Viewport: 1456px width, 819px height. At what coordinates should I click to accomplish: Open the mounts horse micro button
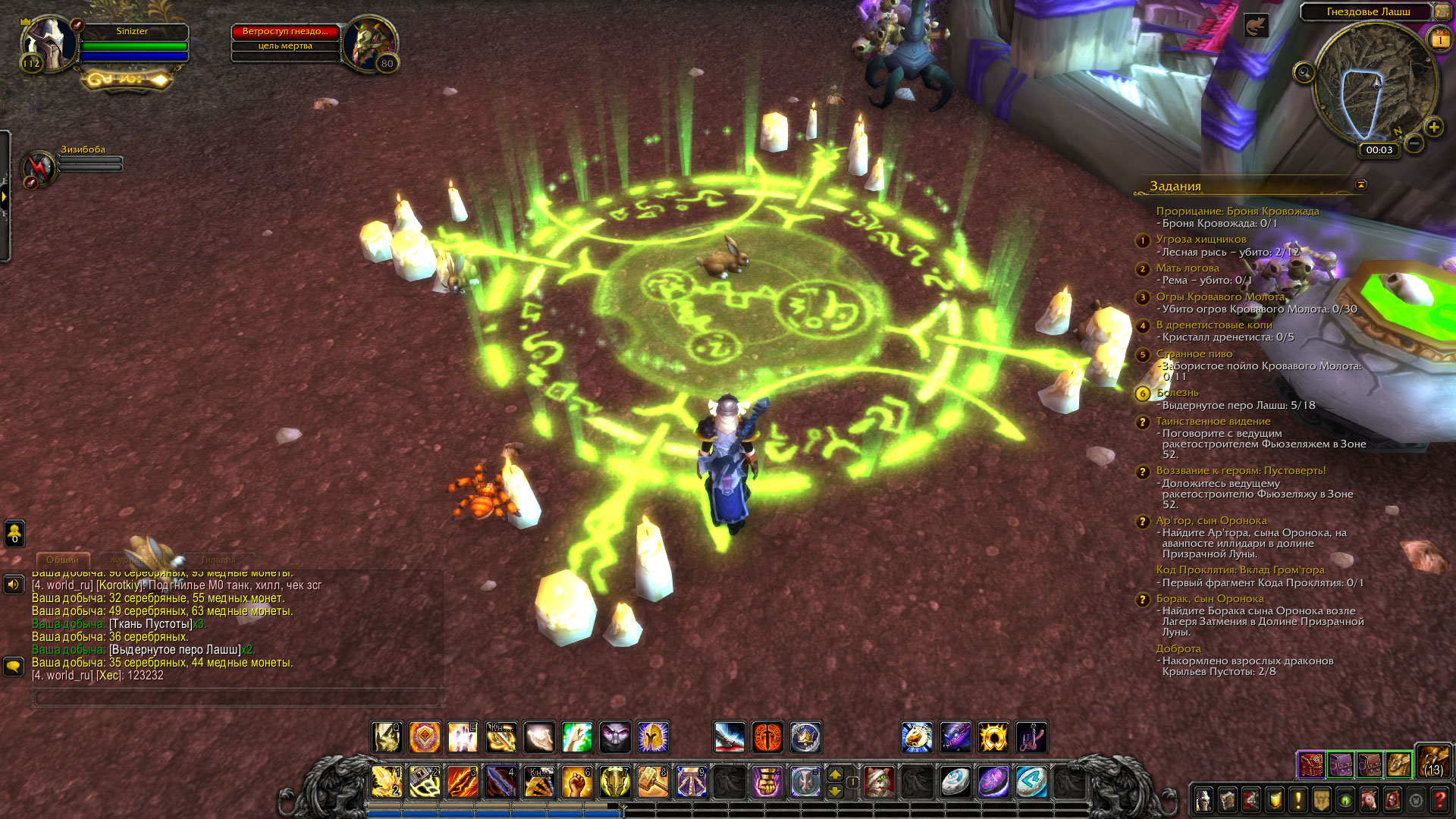click(x=1369, y=800)
